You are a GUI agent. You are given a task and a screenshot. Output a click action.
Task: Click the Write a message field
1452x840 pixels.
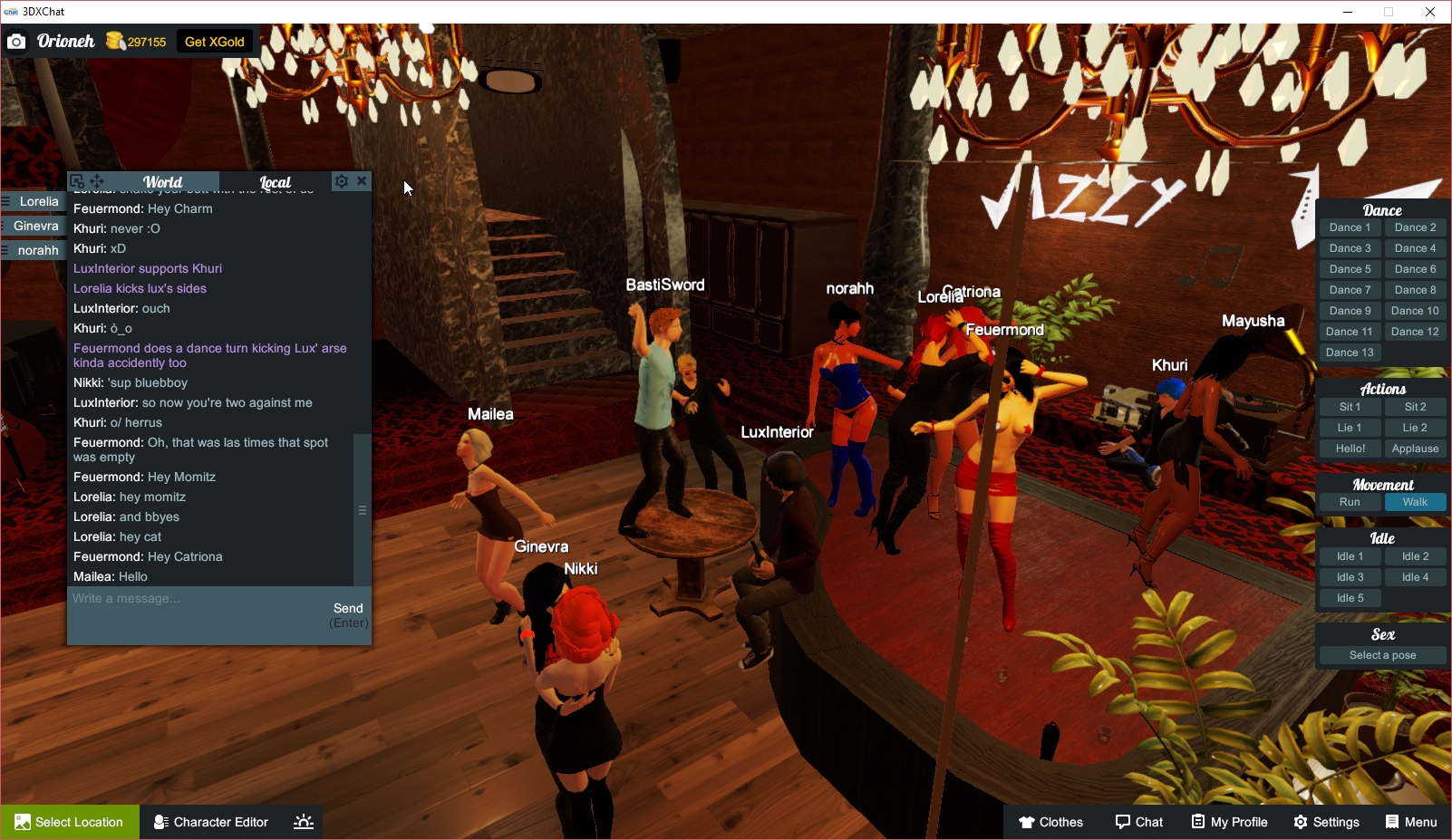tap(181, 598)
